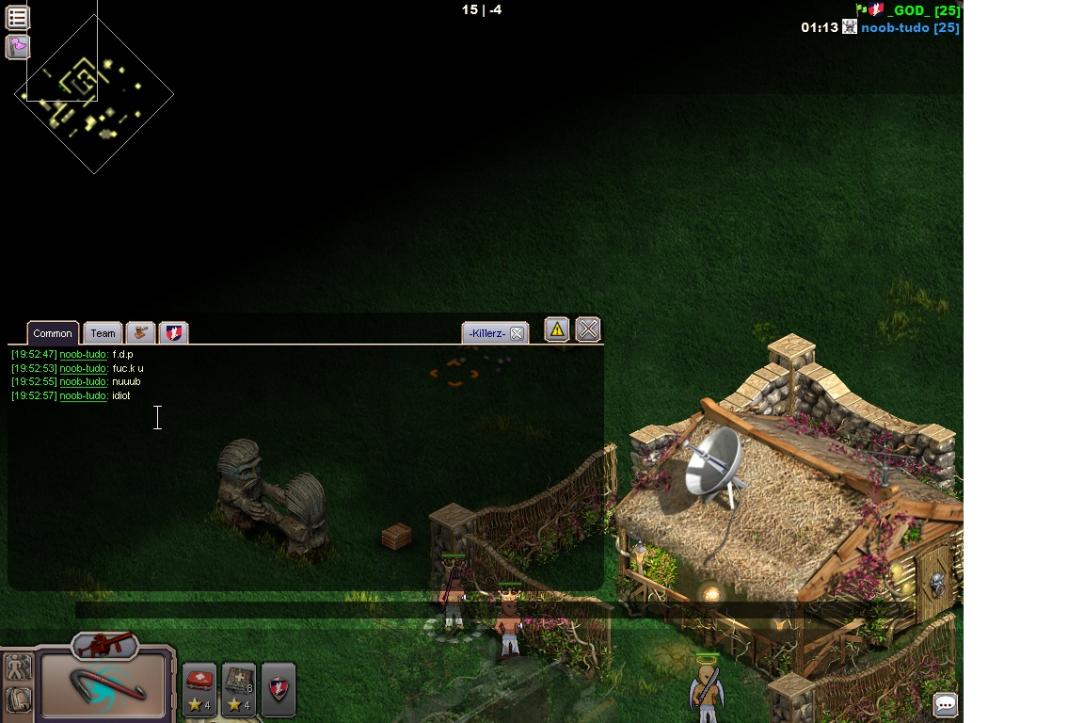
Task: Click the yellow warning triangle button
Action: coord(557,329)
